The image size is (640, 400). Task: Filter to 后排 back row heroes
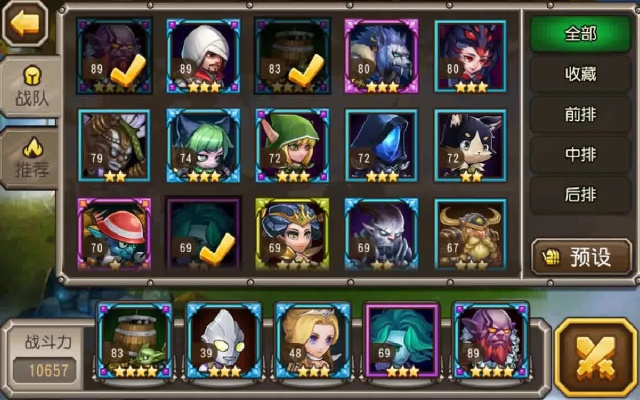(580, 194)
